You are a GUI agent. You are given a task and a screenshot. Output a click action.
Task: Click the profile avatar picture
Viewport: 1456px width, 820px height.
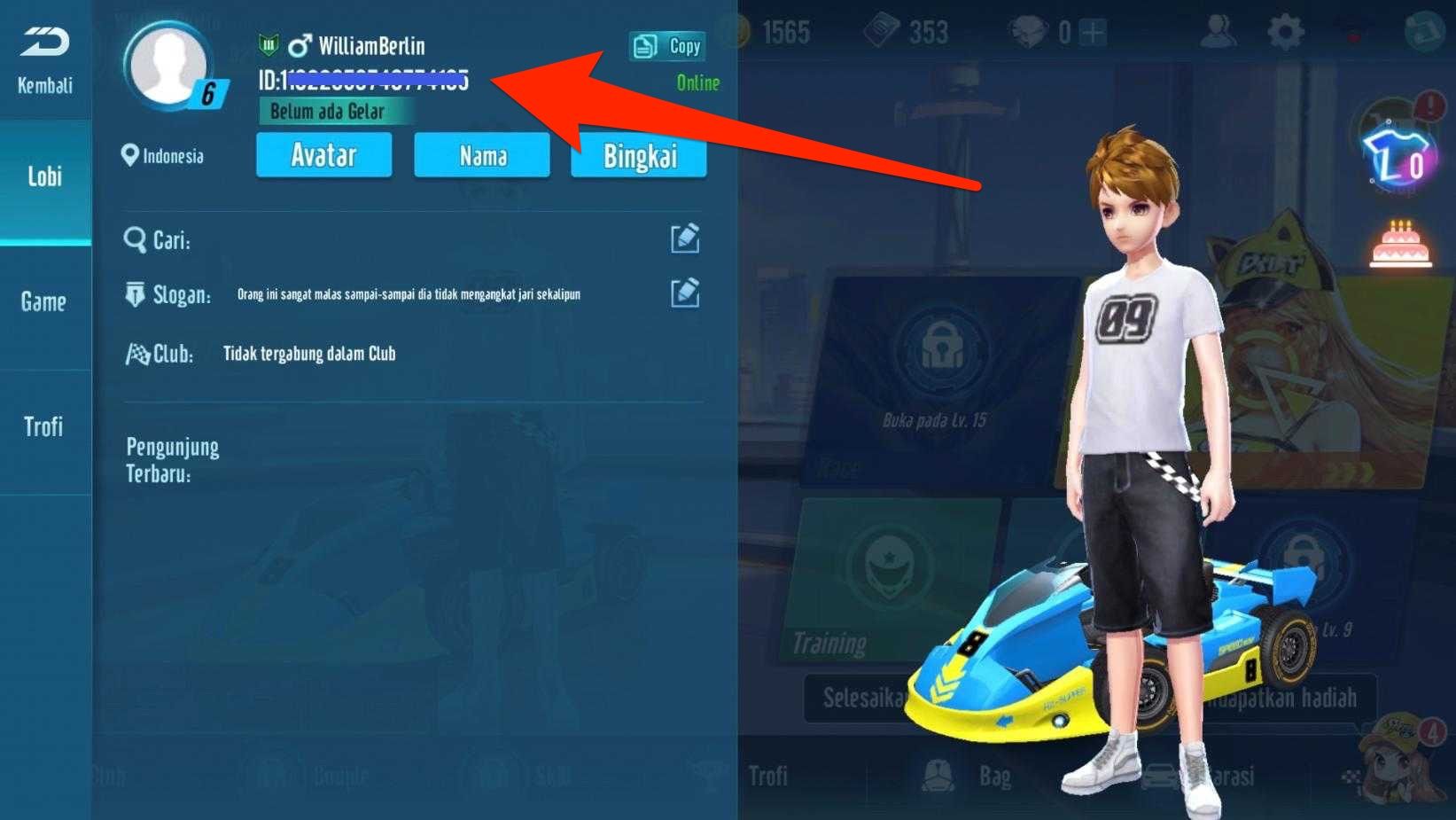[168, 65]
